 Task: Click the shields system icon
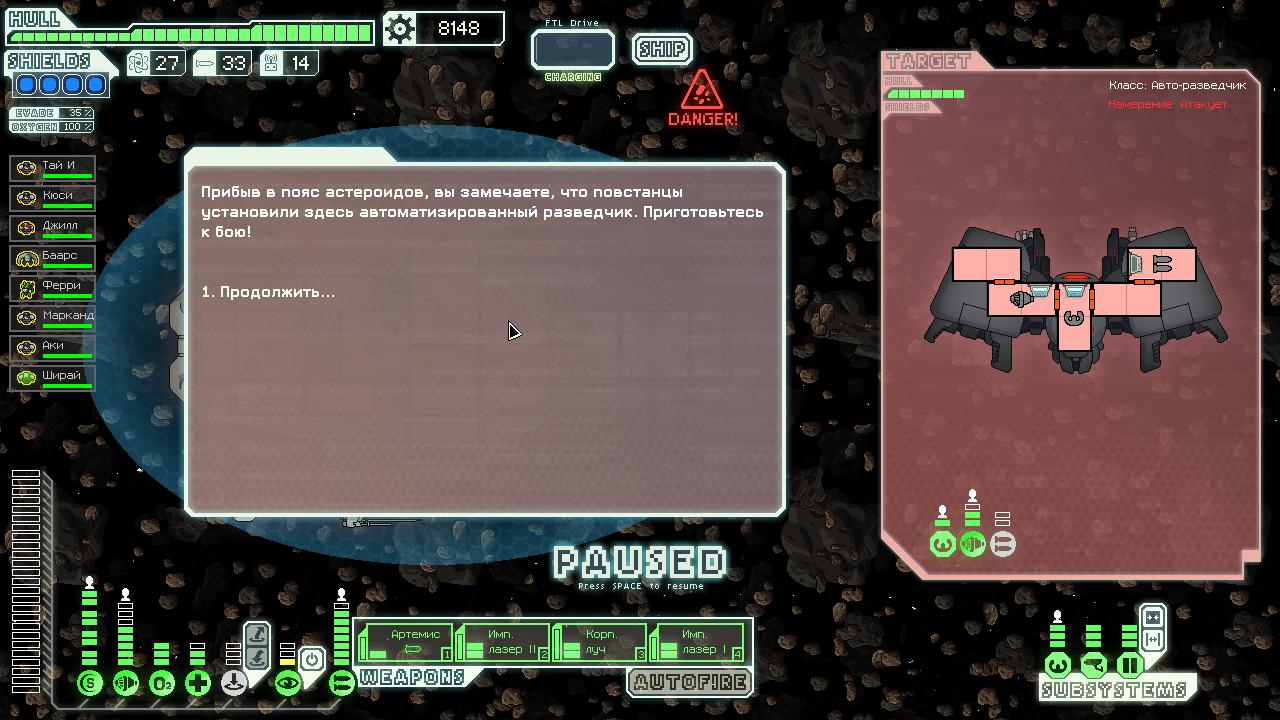[x=90, y=684]
